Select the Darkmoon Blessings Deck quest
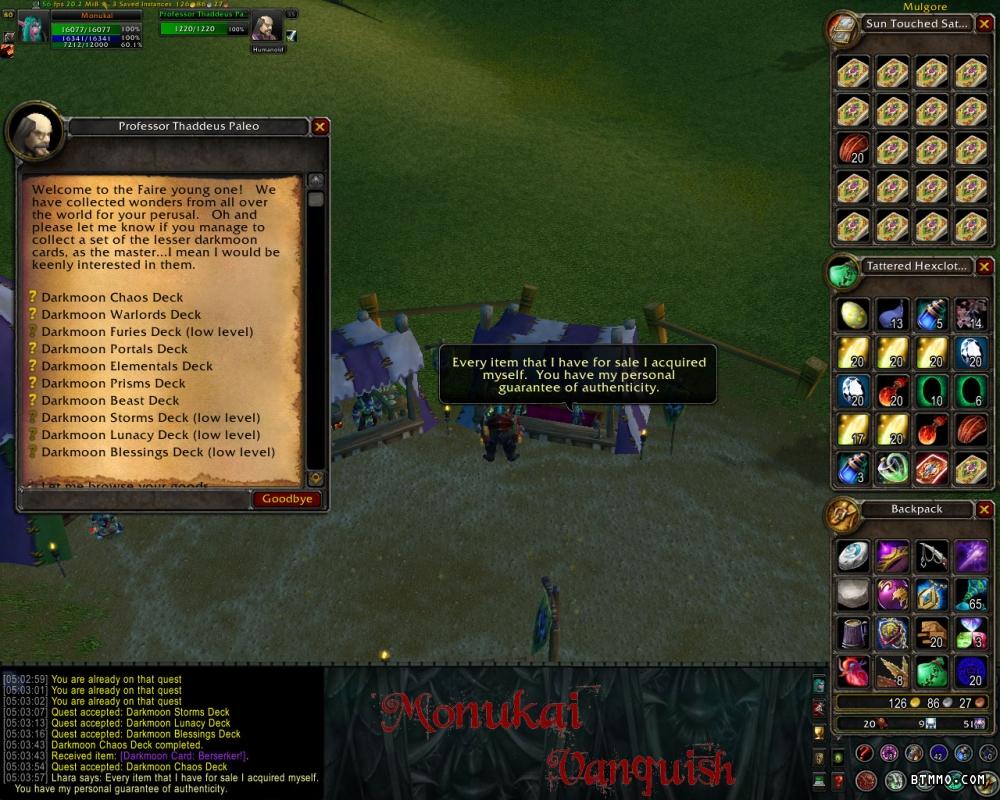This screenshot has width=1000, height=800. pos(157,452)
